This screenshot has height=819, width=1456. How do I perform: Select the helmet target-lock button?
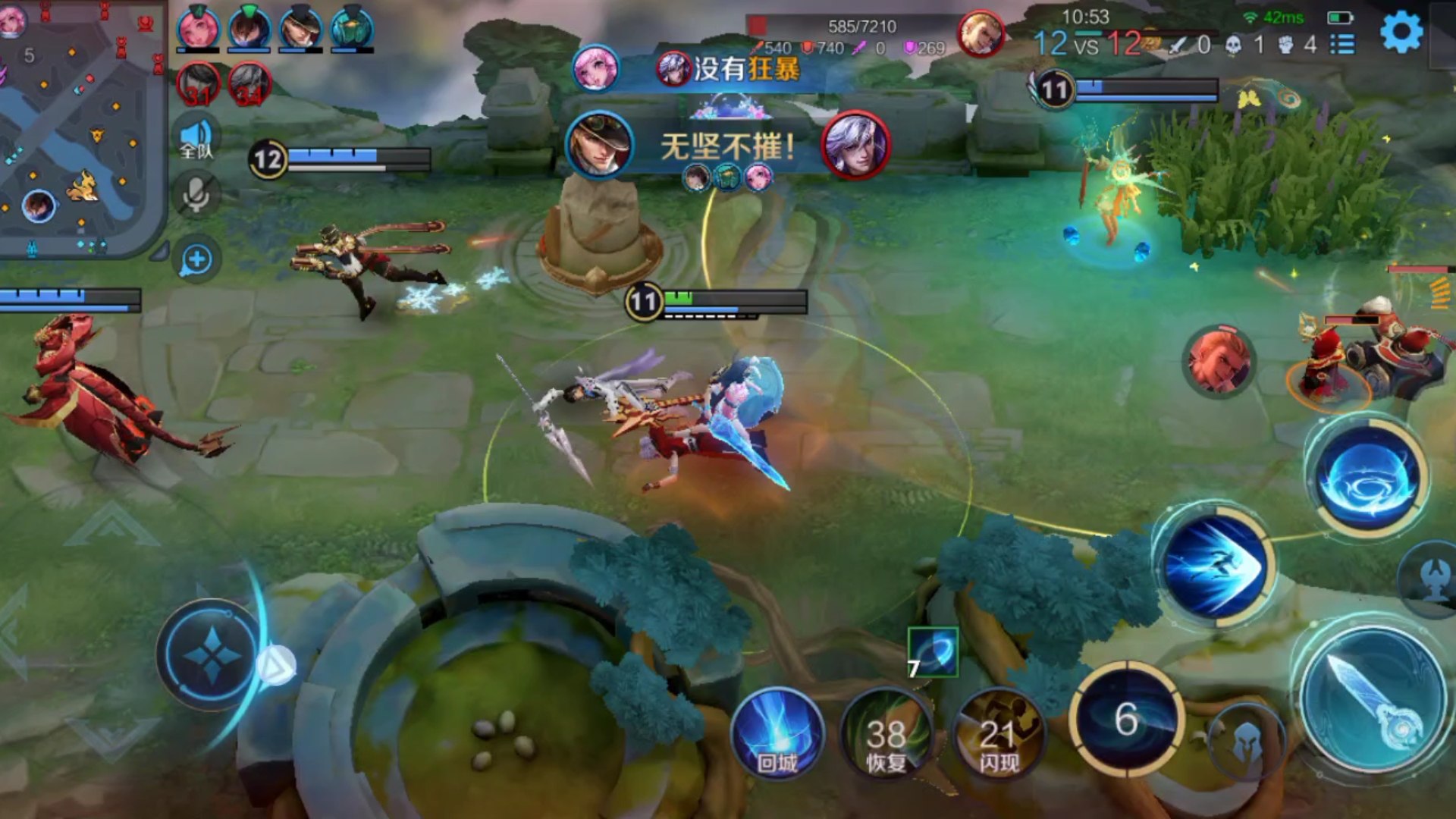(1246, 743)
